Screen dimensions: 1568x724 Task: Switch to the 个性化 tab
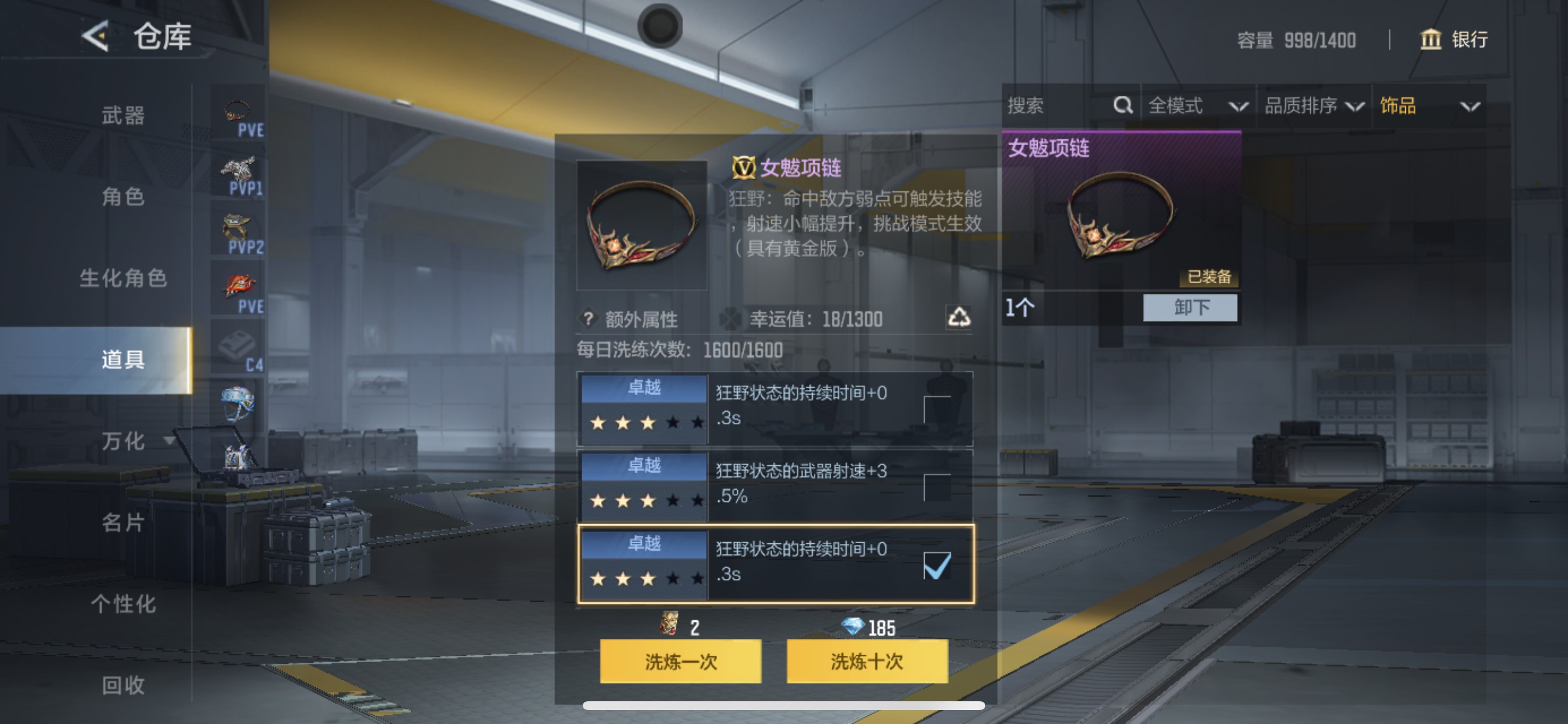[122, 604]
